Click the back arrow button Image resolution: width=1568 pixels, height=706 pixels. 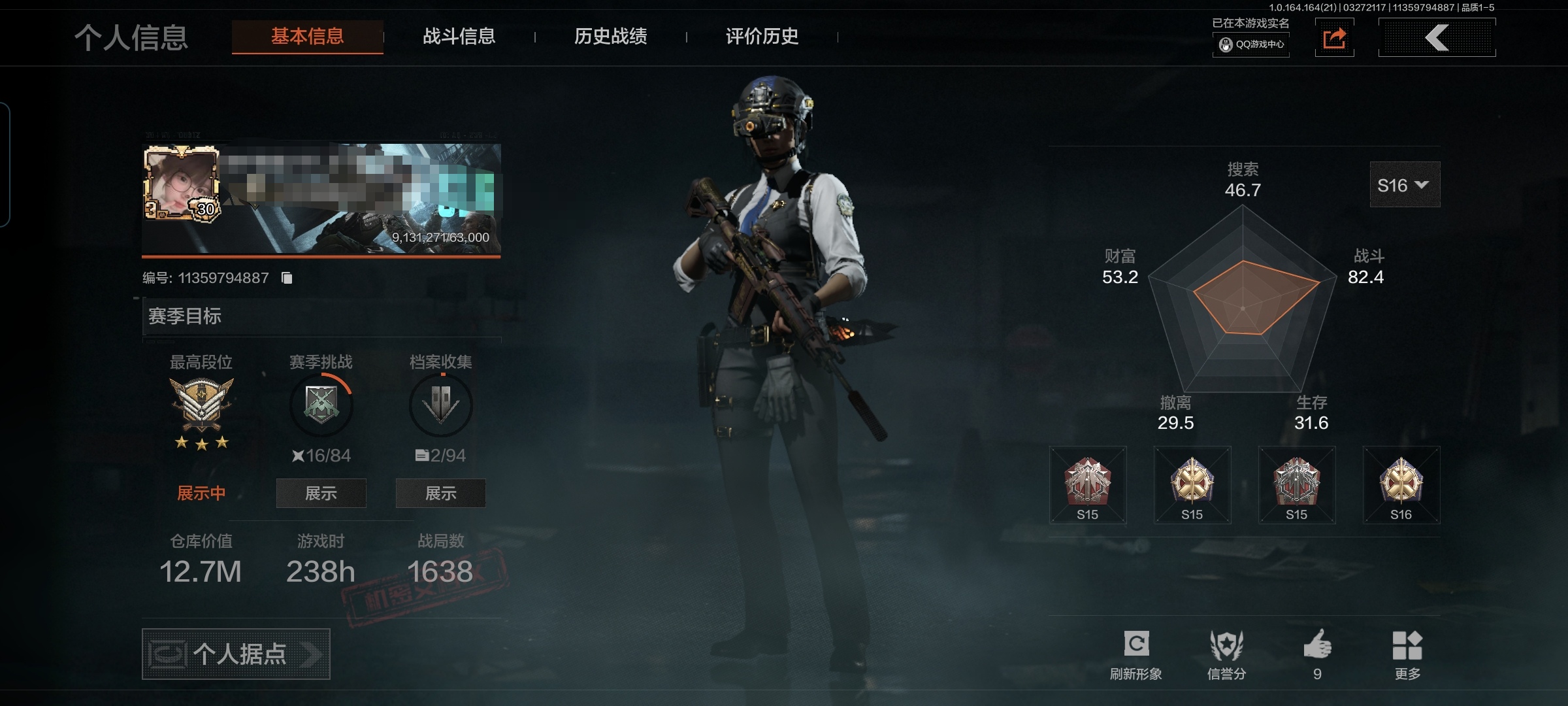click(1437, 38)
